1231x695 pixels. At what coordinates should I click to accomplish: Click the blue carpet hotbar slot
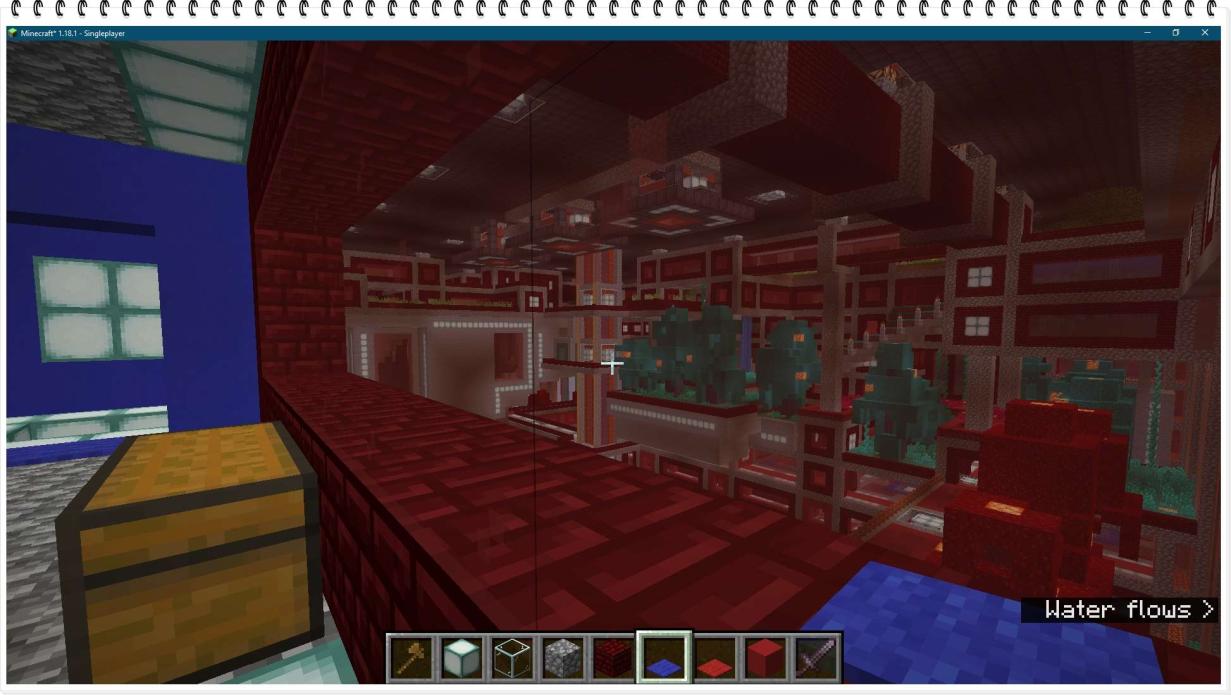[x=664, y=658]
